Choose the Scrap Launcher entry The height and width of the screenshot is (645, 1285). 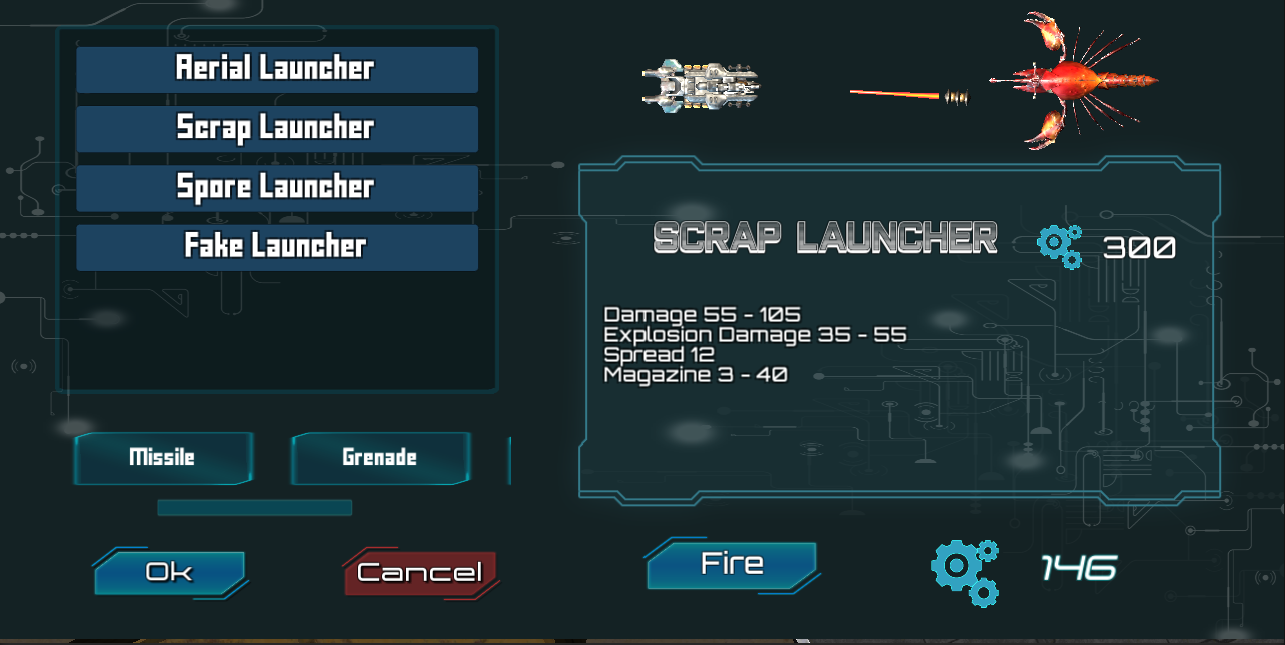click(x=276, y=128)
